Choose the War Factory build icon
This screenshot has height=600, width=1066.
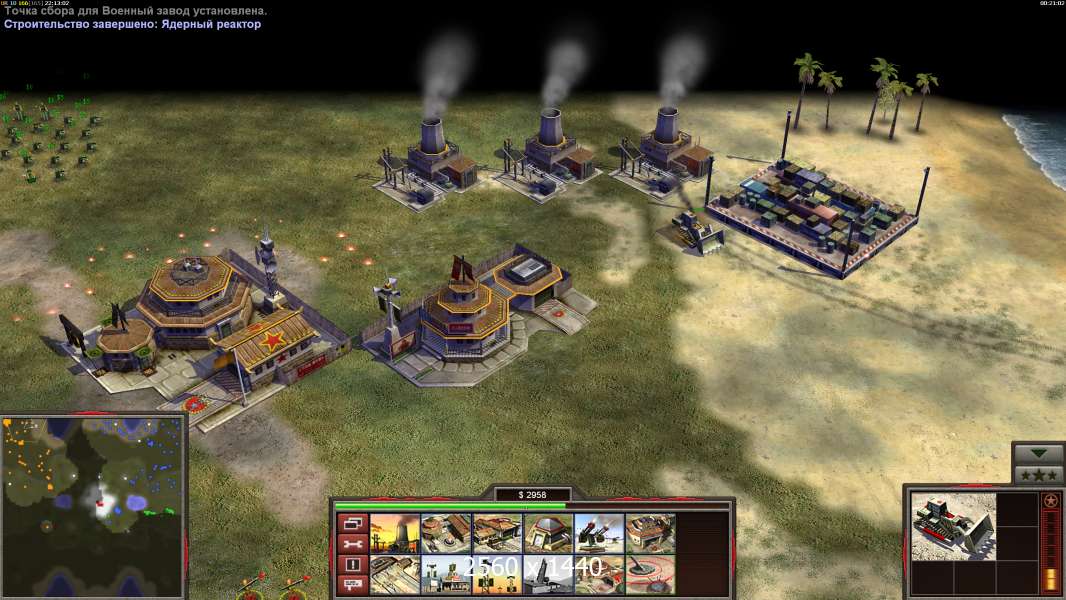[x=650, y=534]
